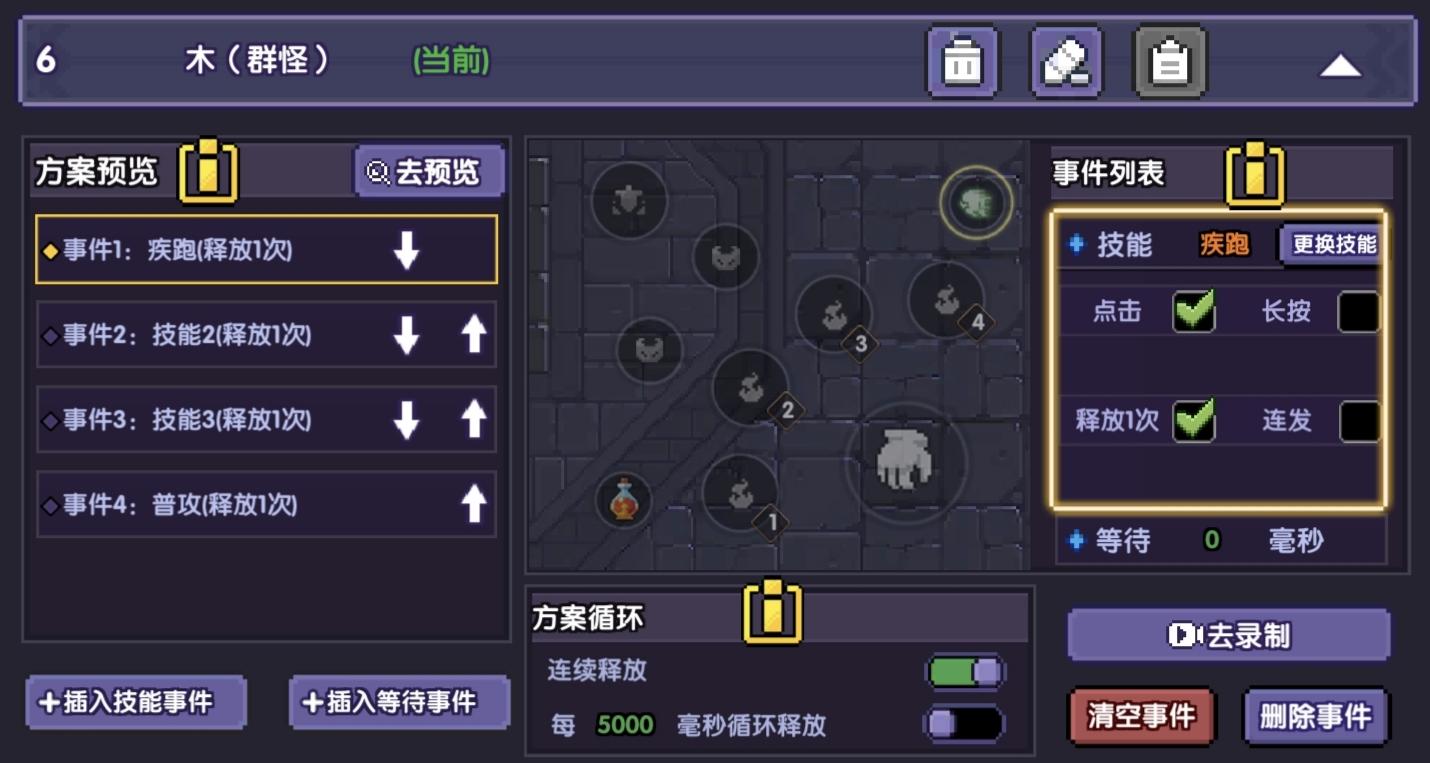This screenshot has height=763, width=1430.
Task: Click +插入等待事件 to add a wait event
Action: coord(398,704)
